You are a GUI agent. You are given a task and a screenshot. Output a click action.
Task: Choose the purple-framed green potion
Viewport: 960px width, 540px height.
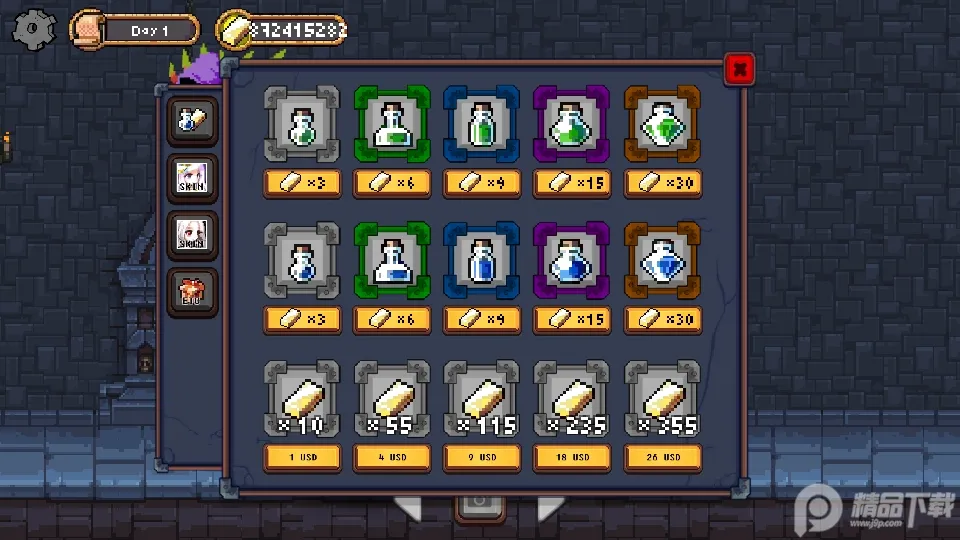572,123
